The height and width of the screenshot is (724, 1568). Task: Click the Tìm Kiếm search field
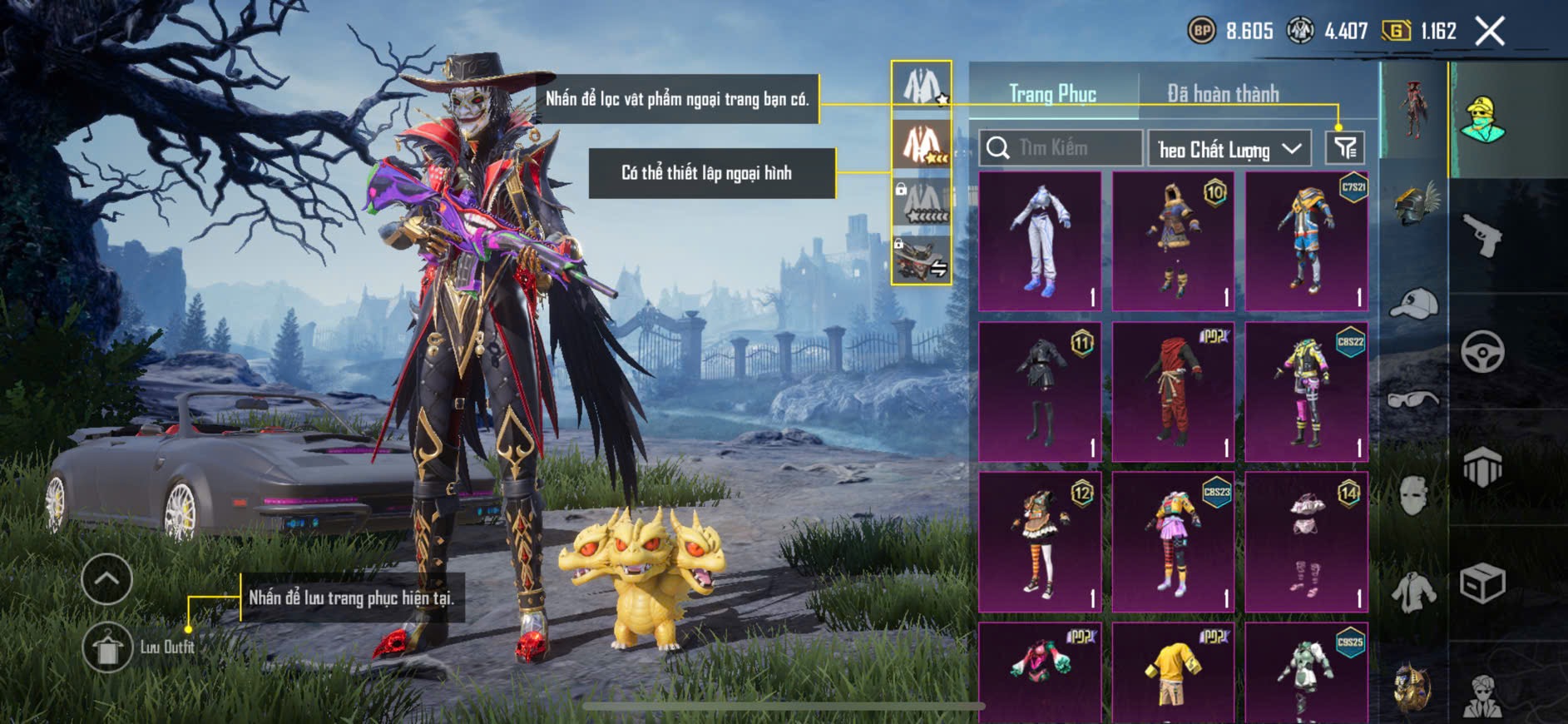click(1061, 148)
